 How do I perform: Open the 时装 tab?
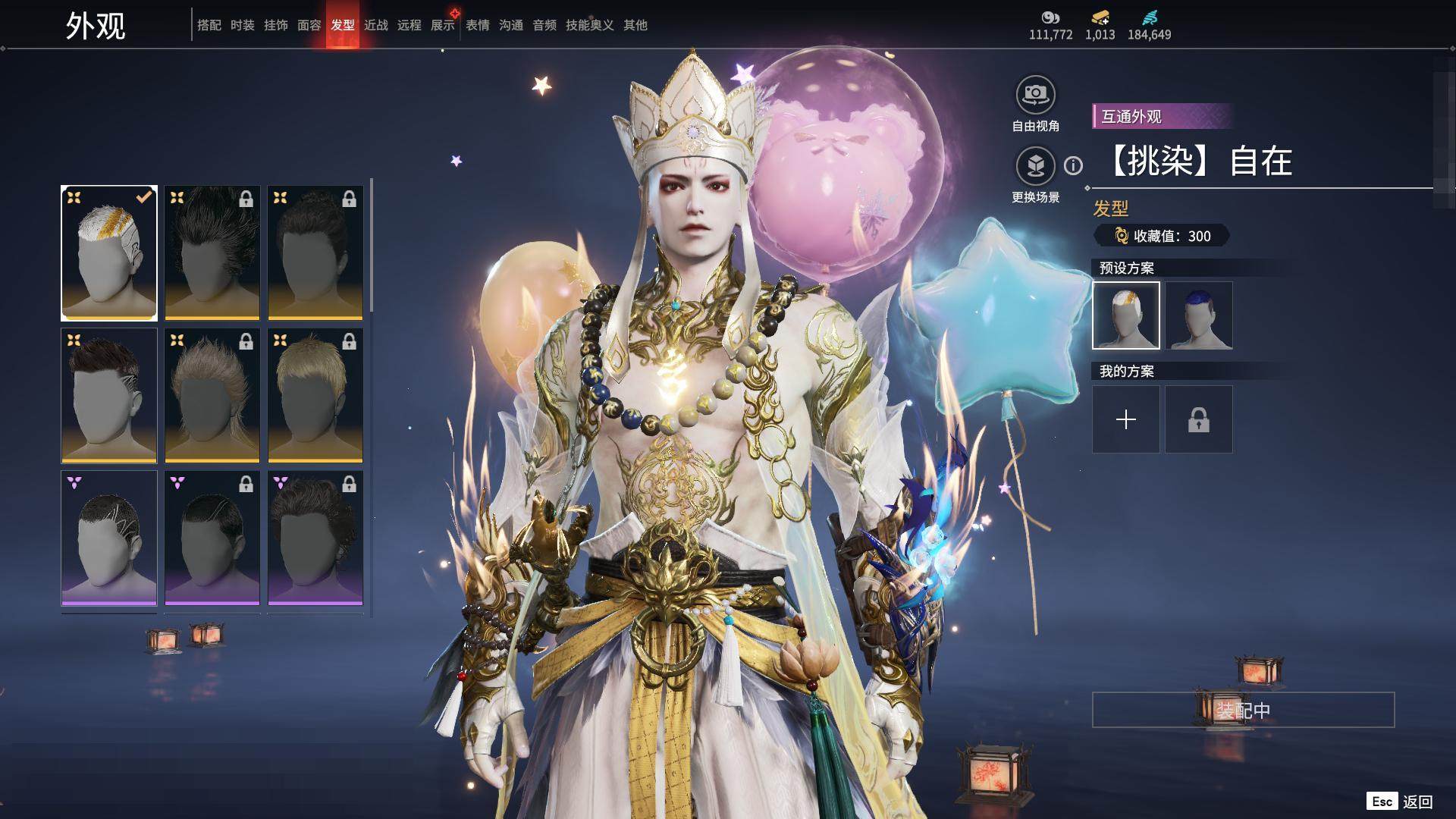point(242,25)
